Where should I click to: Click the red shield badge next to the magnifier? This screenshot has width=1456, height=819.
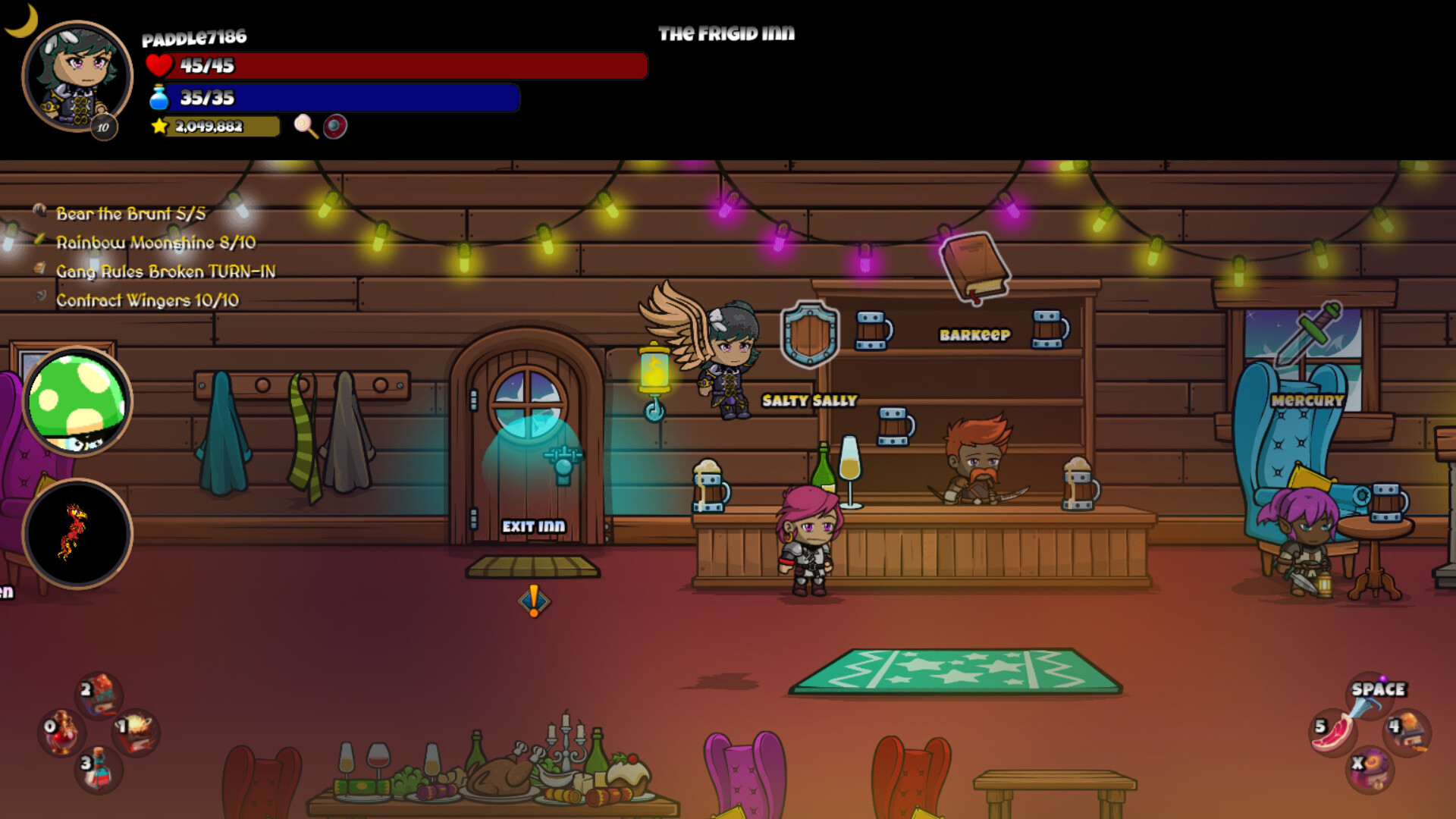click(334, 127)
